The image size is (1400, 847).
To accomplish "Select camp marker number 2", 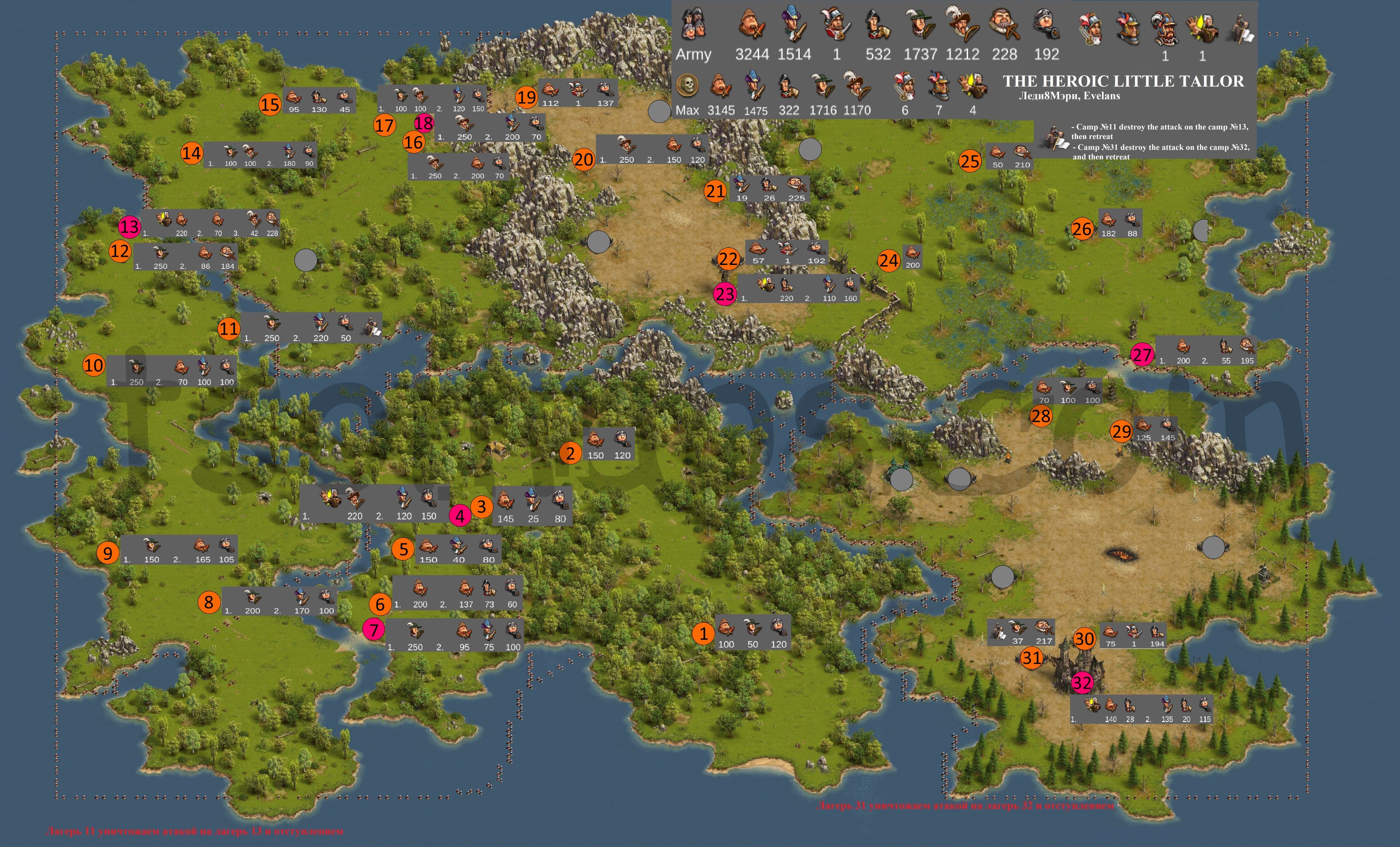I will point(570,453).
